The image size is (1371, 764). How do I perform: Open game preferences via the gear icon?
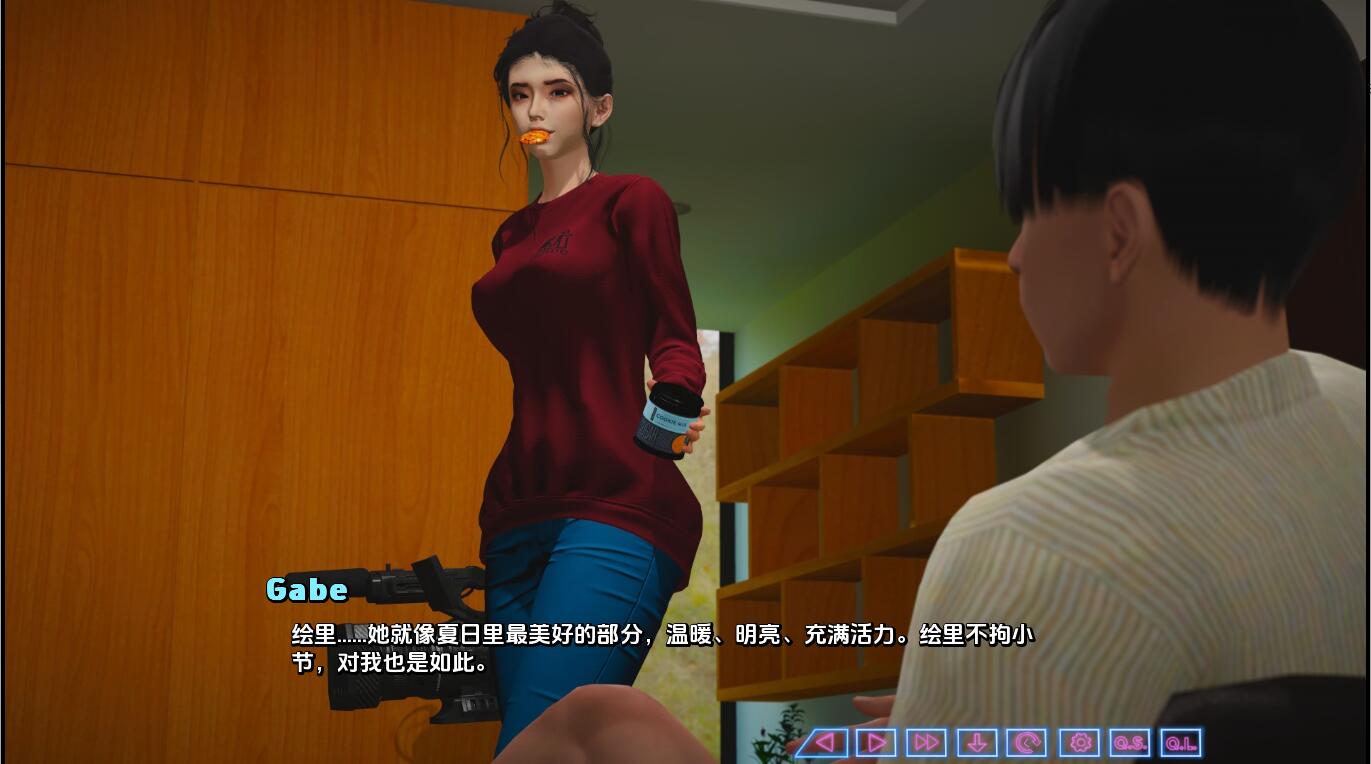pos(1078,743)
